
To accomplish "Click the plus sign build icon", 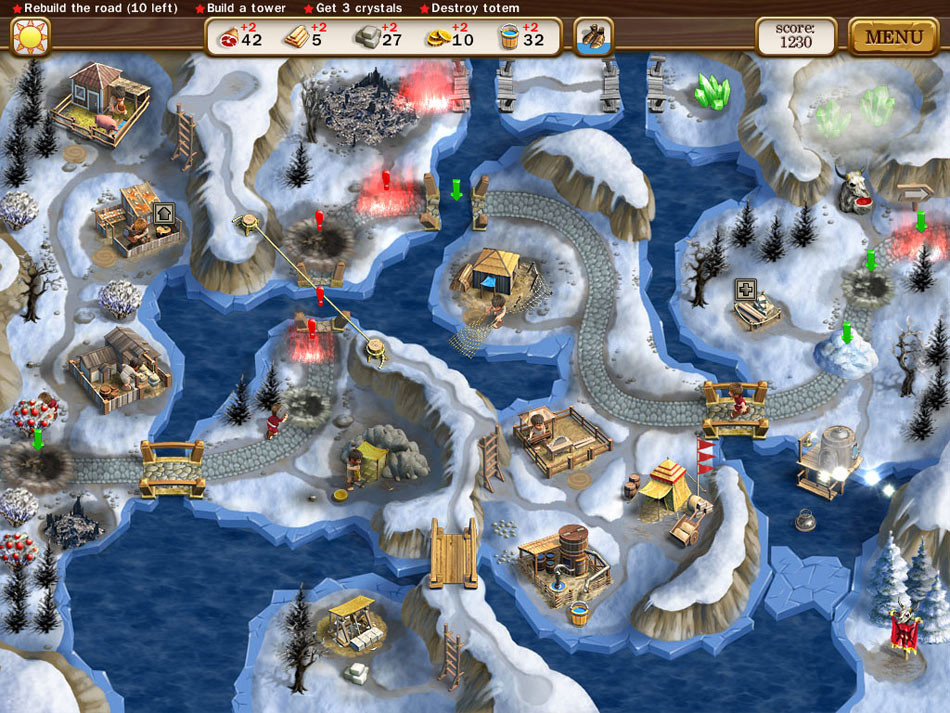I will (745, 289).
